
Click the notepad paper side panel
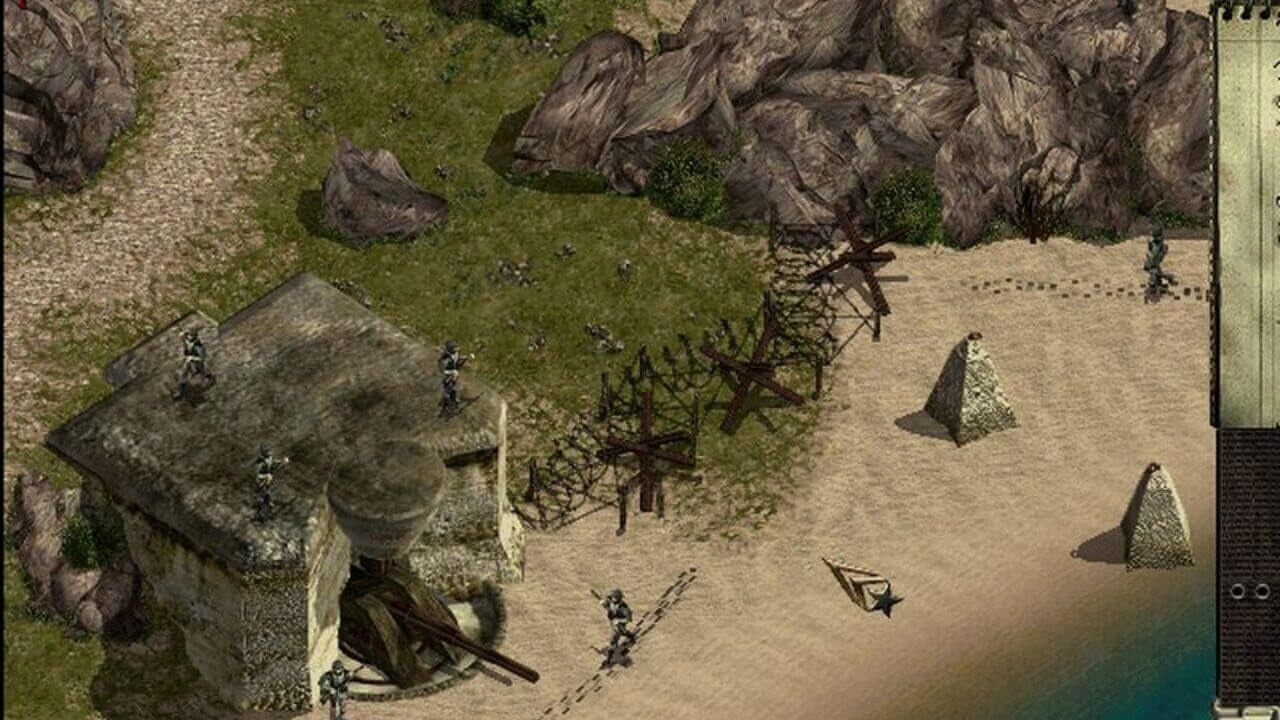tap(1249, 215)
